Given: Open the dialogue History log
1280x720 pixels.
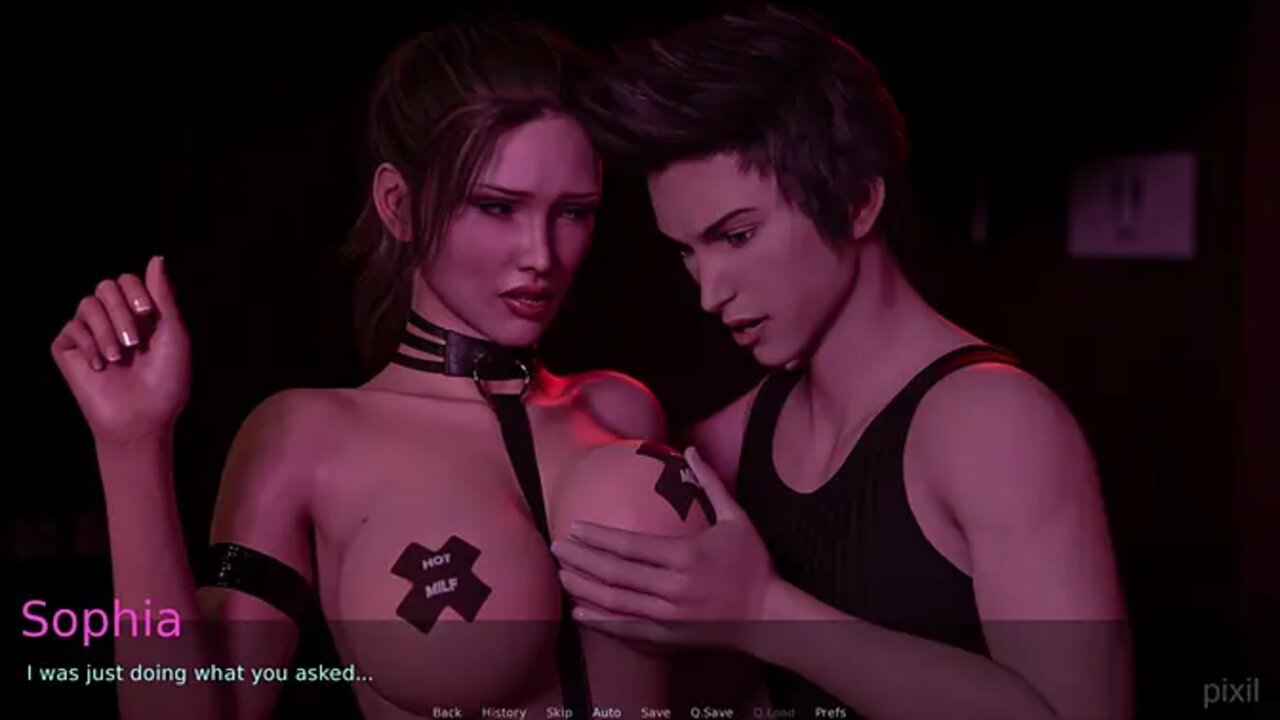Looking at the screenshot, I should point(503,712).
